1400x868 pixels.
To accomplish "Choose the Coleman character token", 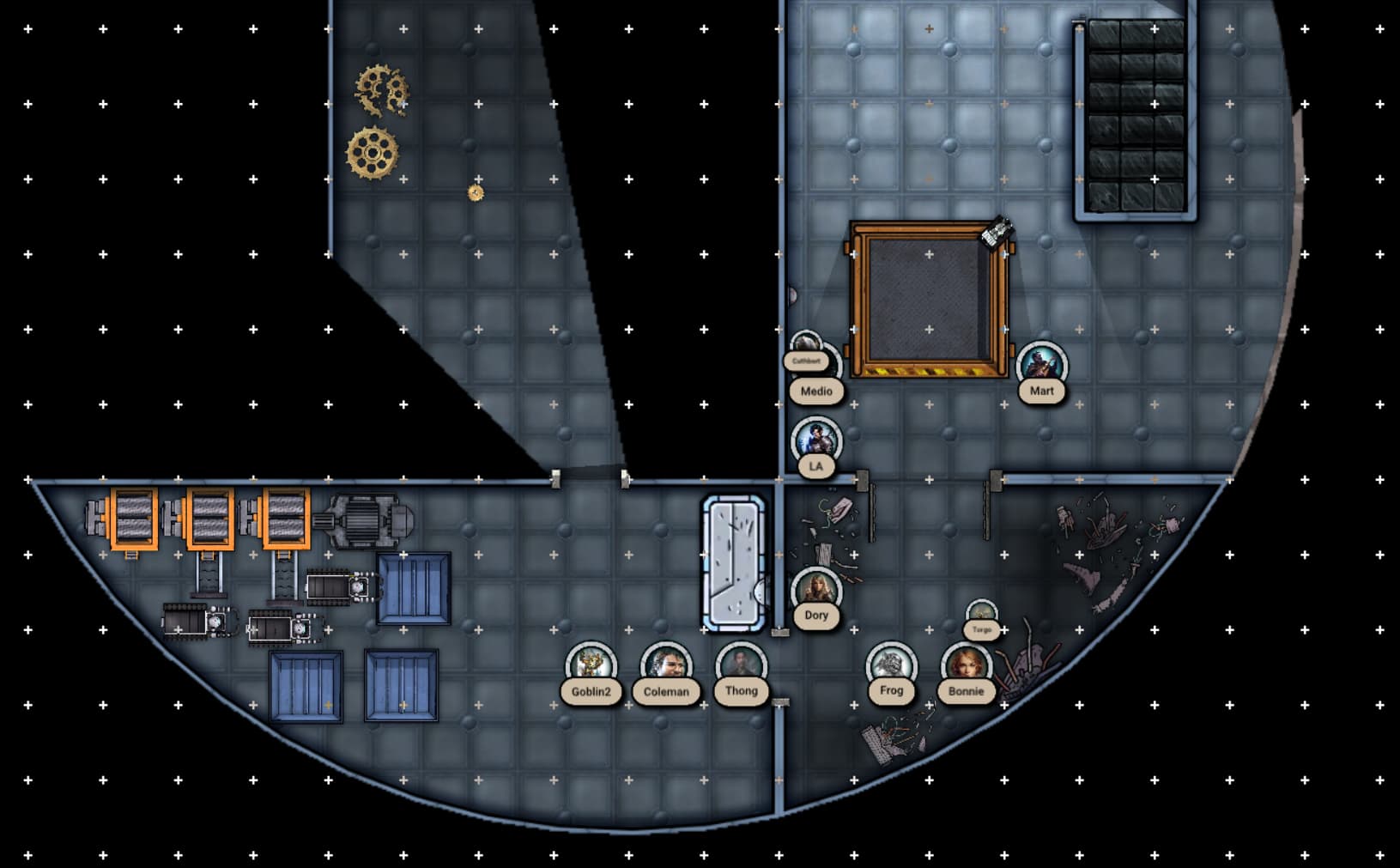I will [x=666, y=665].
